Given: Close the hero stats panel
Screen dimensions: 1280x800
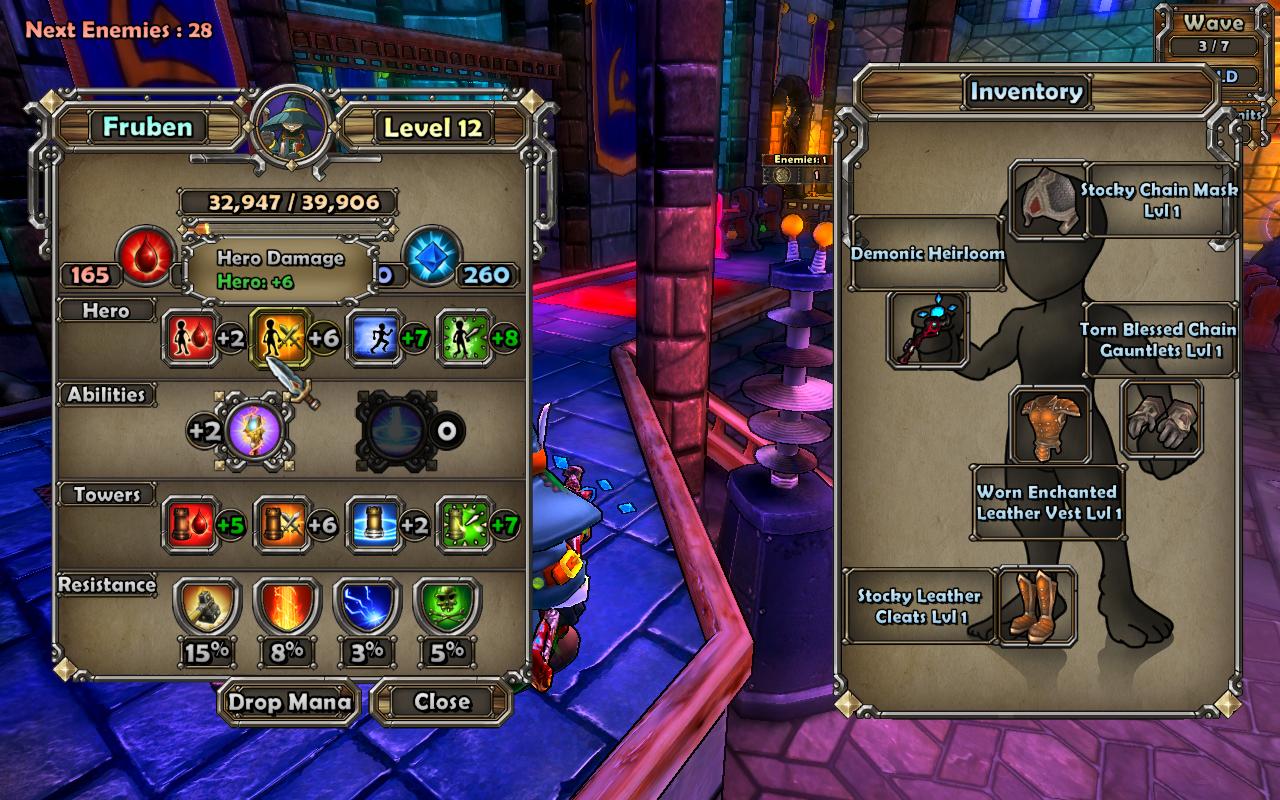Looking at the screenshot, I should [x=442, y=702].
